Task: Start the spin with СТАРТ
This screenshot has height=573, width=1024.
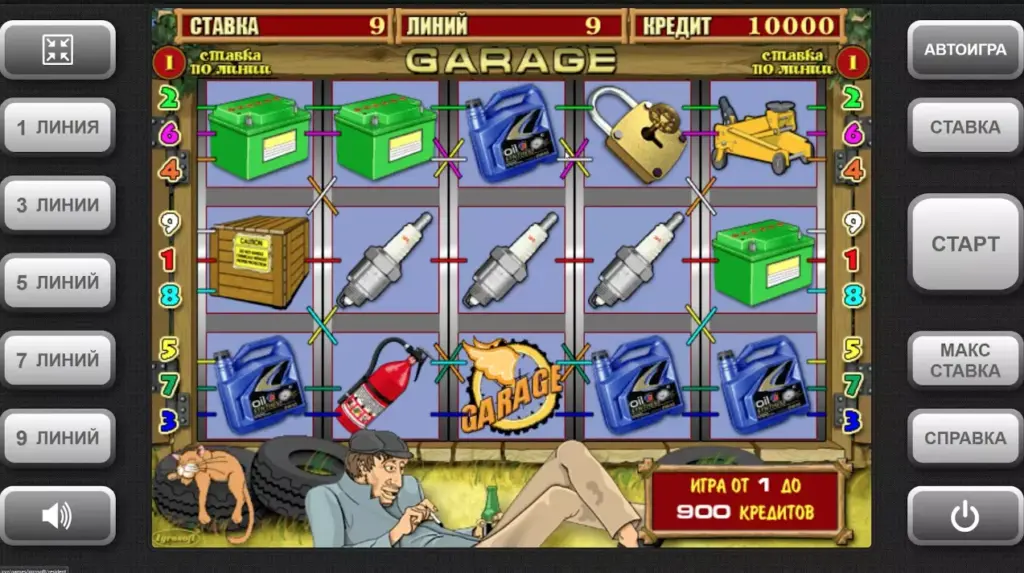Action: [x=964, y=243]
